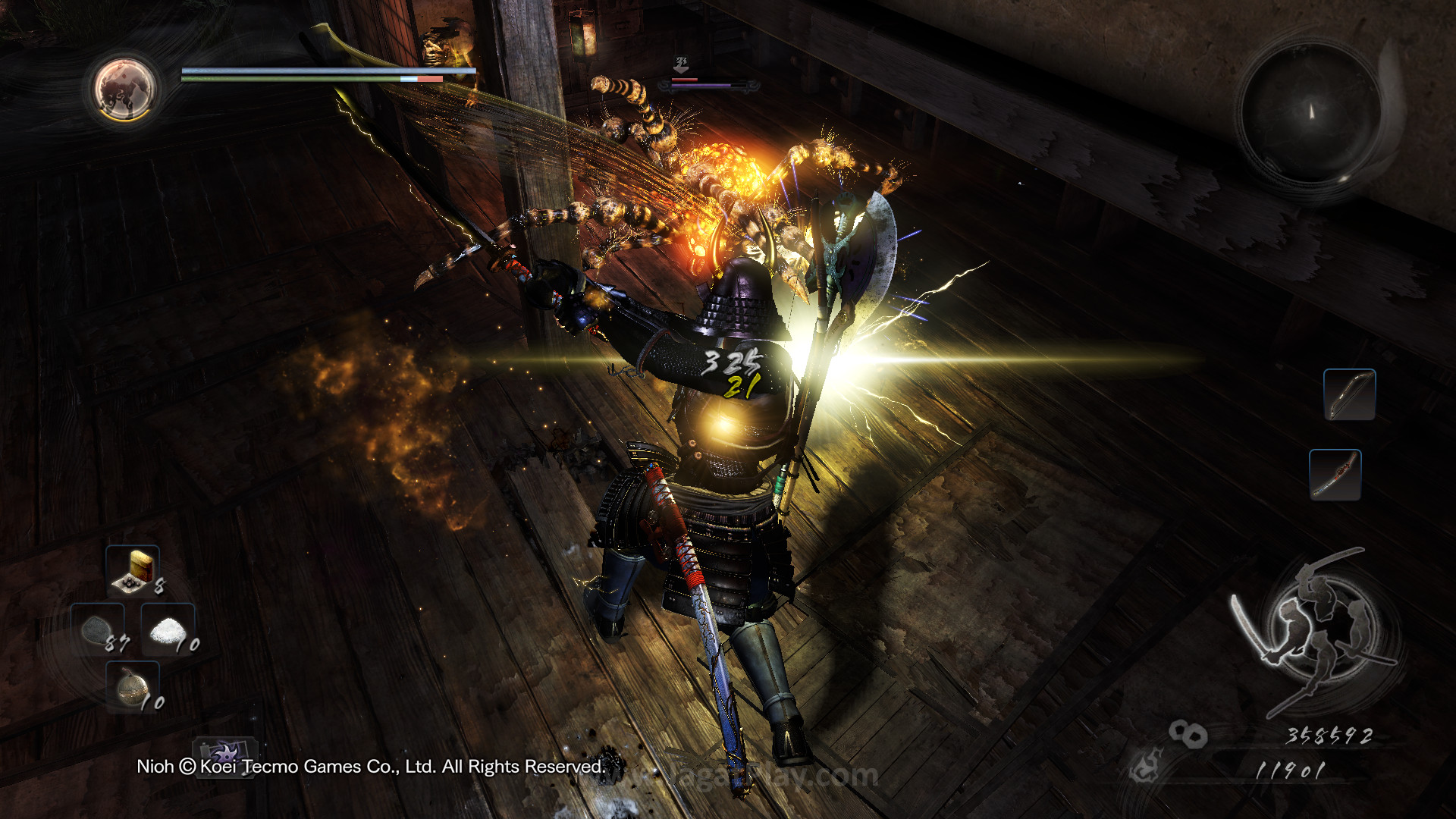Click the circular compass radar
The image size is (1456, 819).
click(x=1311, y=111)
